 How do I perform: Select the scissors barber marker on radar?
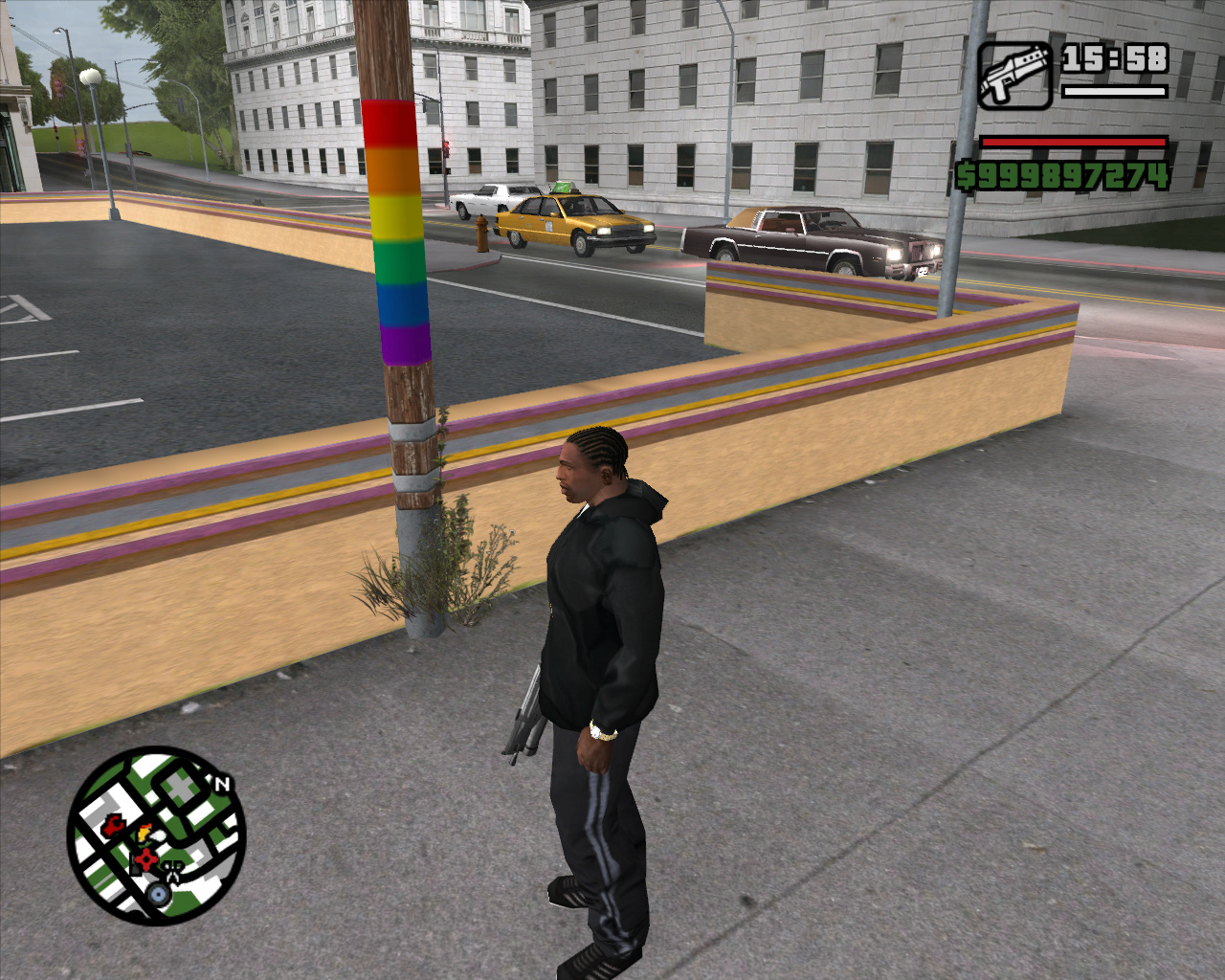pos(173,871)
